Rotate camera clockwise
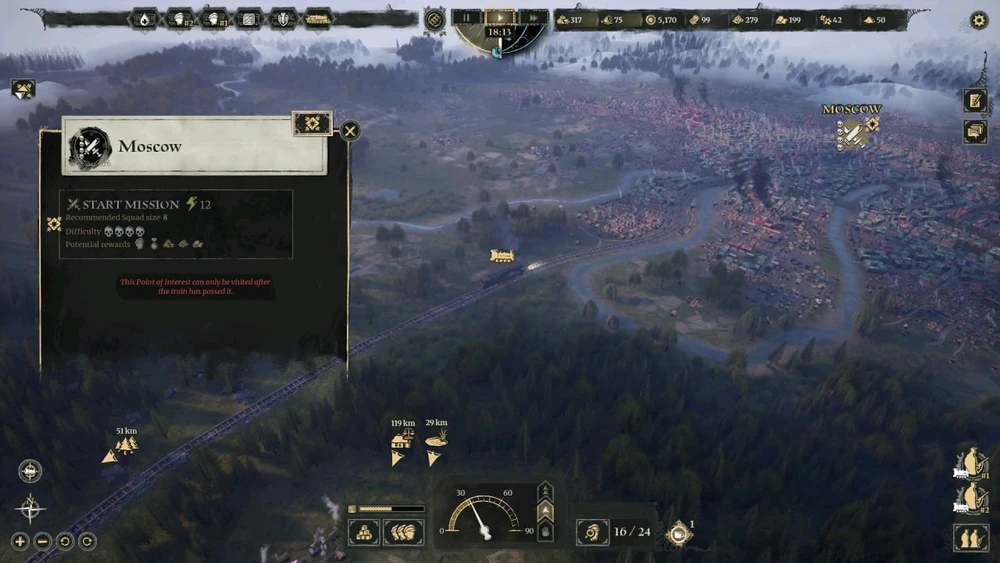Screen dimensions: 1000x563 coord(87,541)
